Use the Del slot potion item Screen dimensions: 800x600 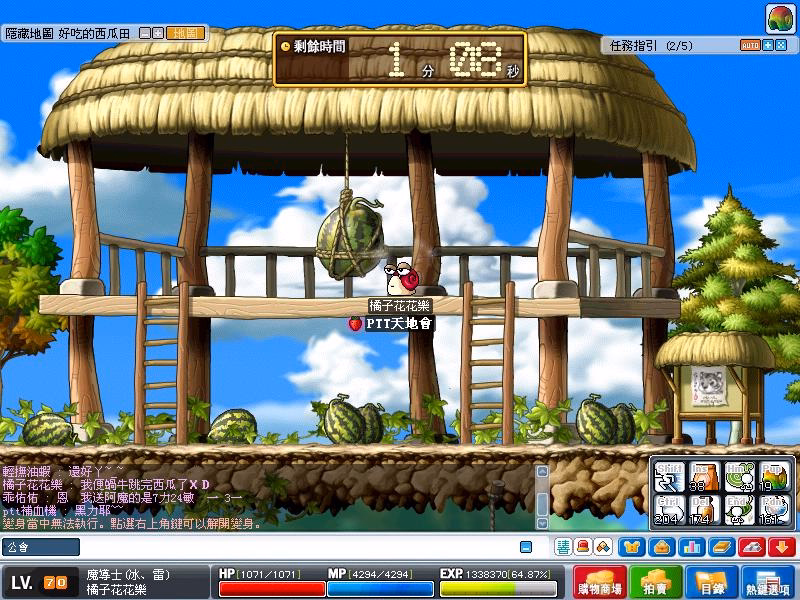click(x=703, y=510)
